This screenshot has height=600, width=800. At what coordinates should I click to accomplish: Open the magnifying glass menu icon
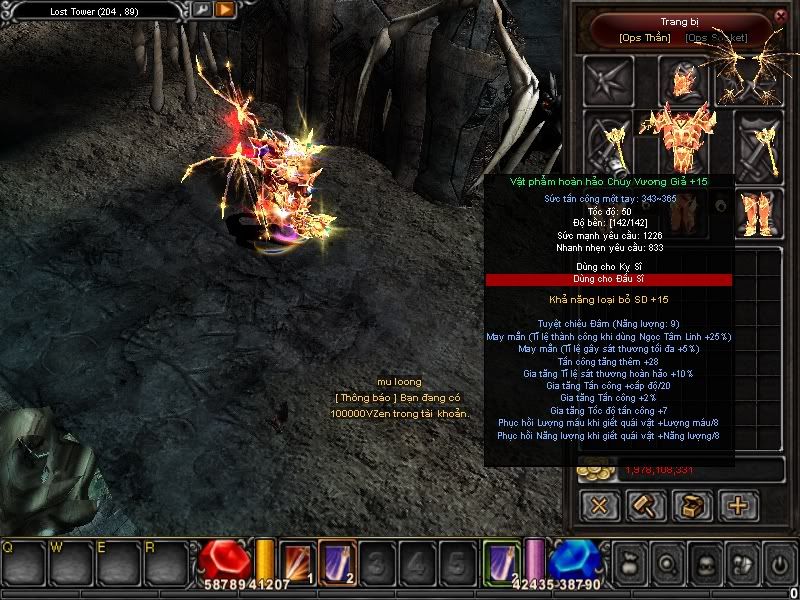669,563
